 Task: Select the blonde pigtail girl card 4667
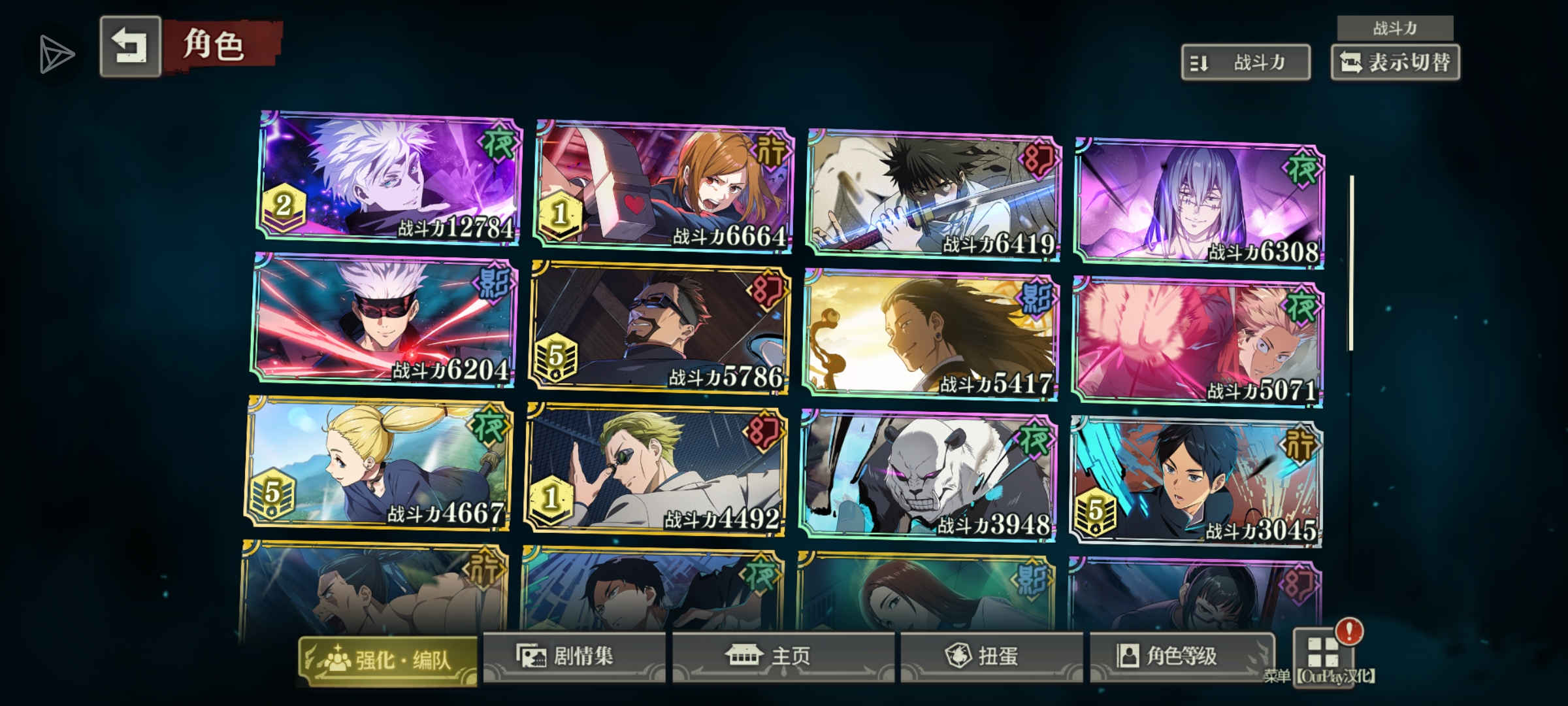[378, 463]
